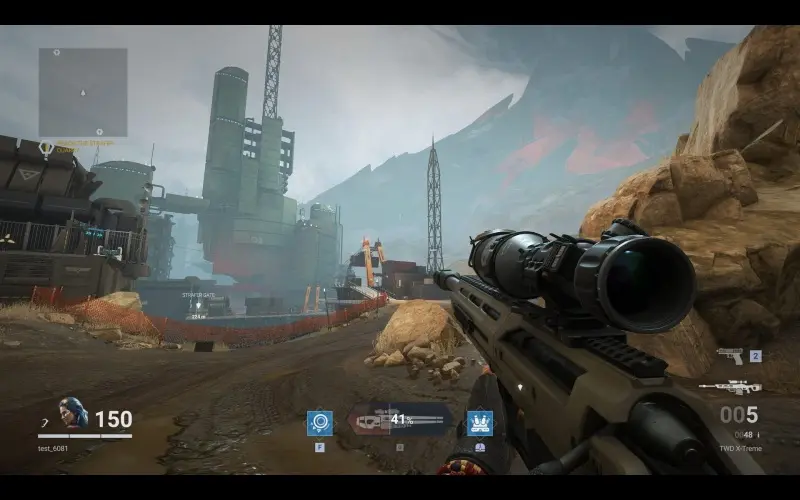Select the yellow objective marker under the minimap
The width and height of the screenshot is (800, 500).
pos(46,149)
